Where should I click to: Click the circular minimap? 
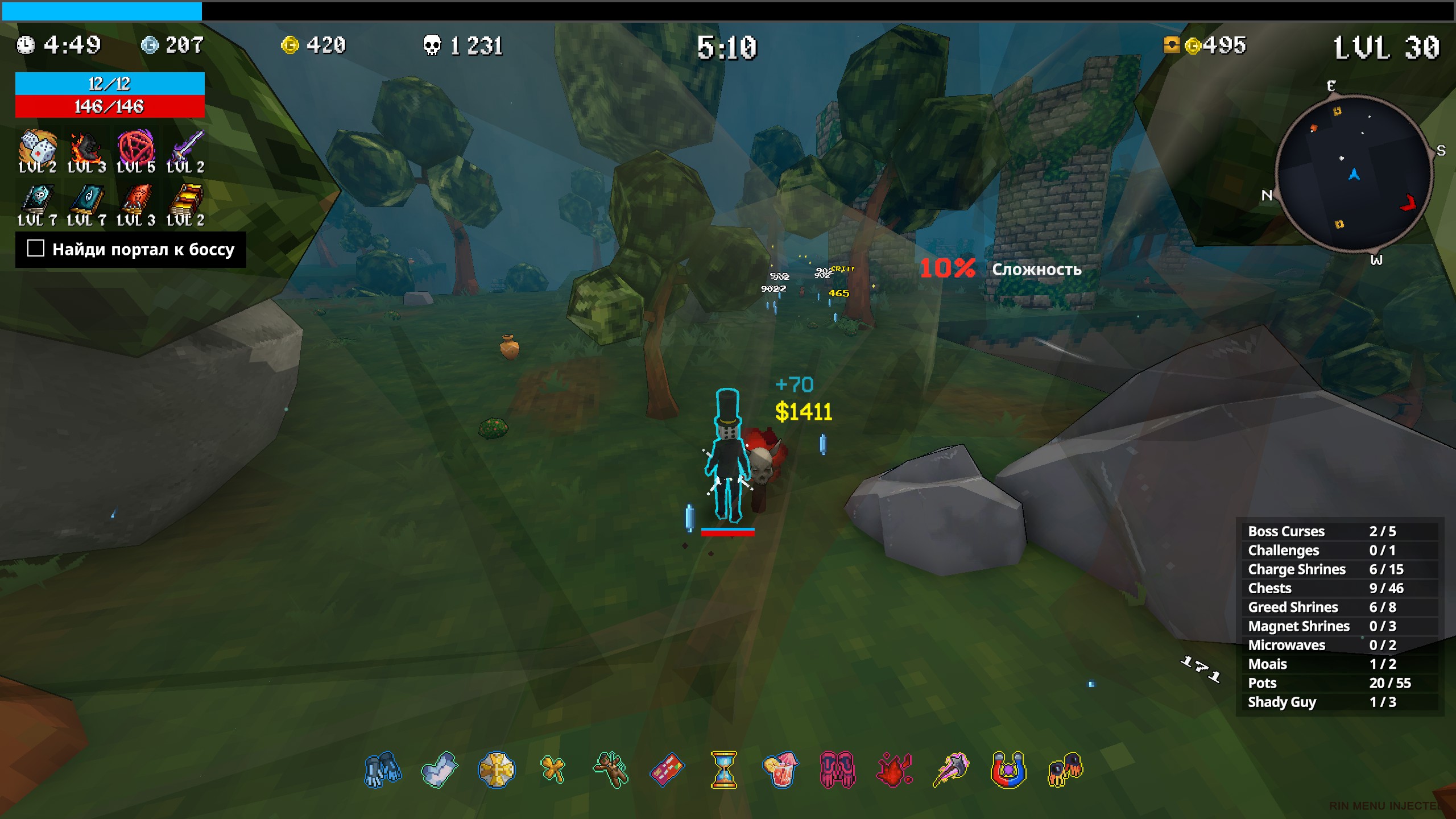point(1354,173)
